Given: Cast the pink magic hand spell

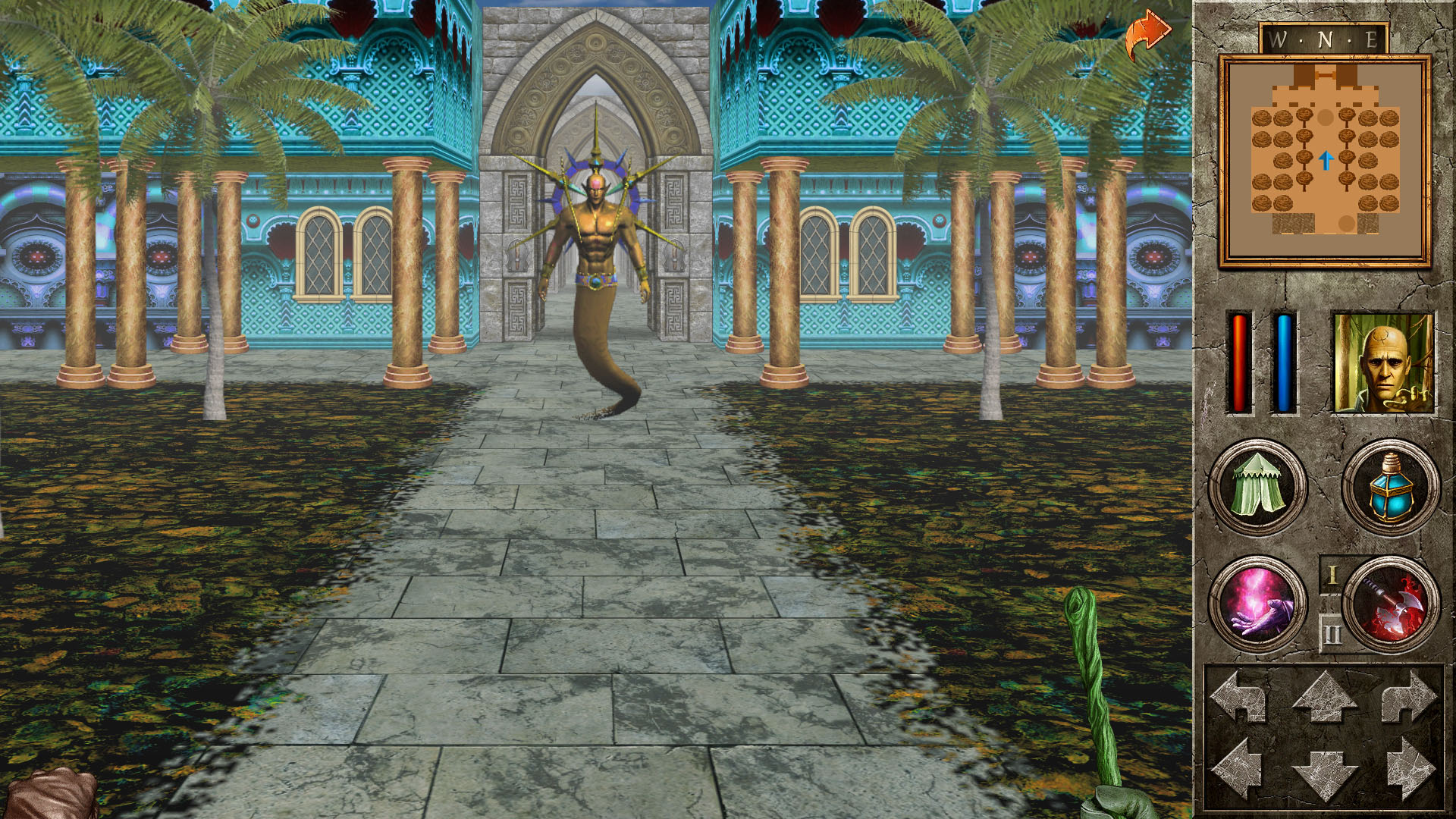Looking at the screenshot, I should coord(1257,604).
